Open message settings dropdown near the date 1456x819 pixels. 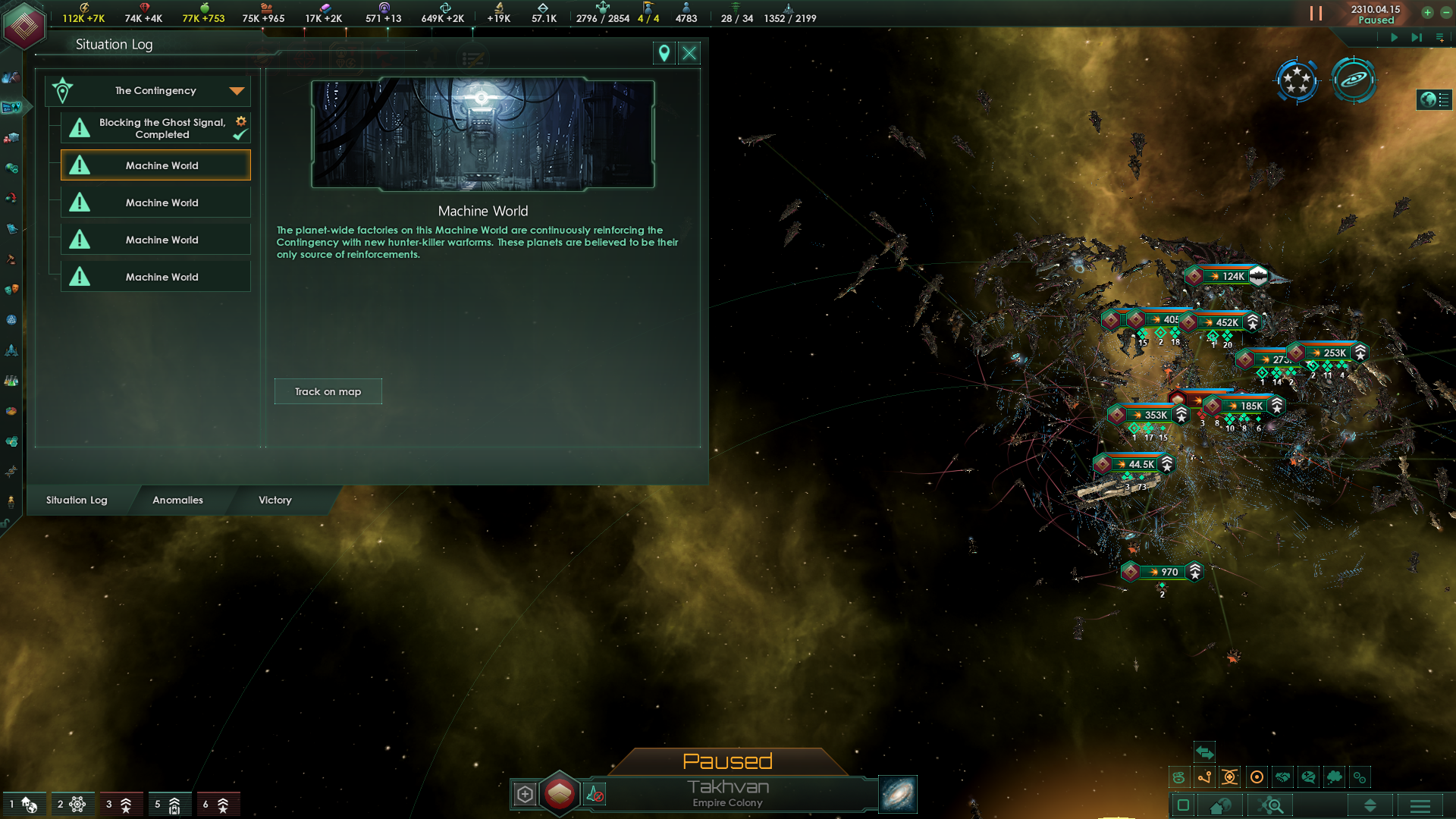coord(1438,36)
